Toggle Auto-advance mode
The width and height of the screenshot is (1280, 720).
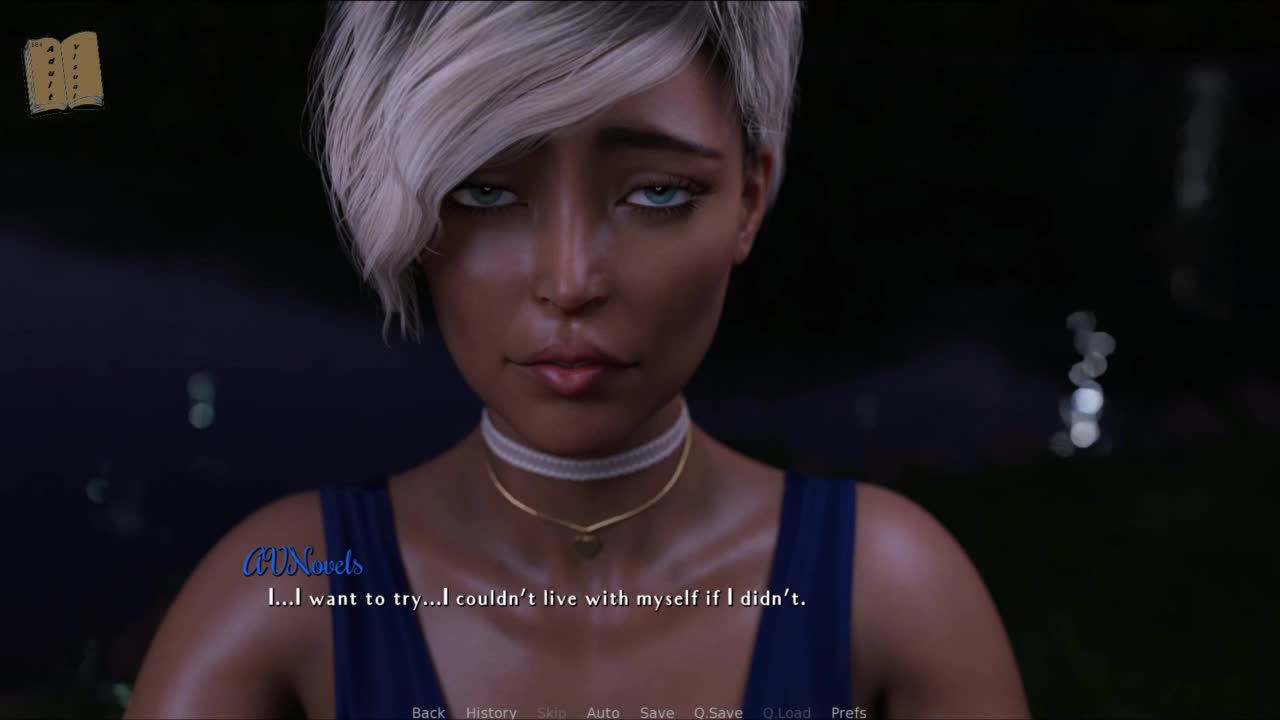coord(603,712)
